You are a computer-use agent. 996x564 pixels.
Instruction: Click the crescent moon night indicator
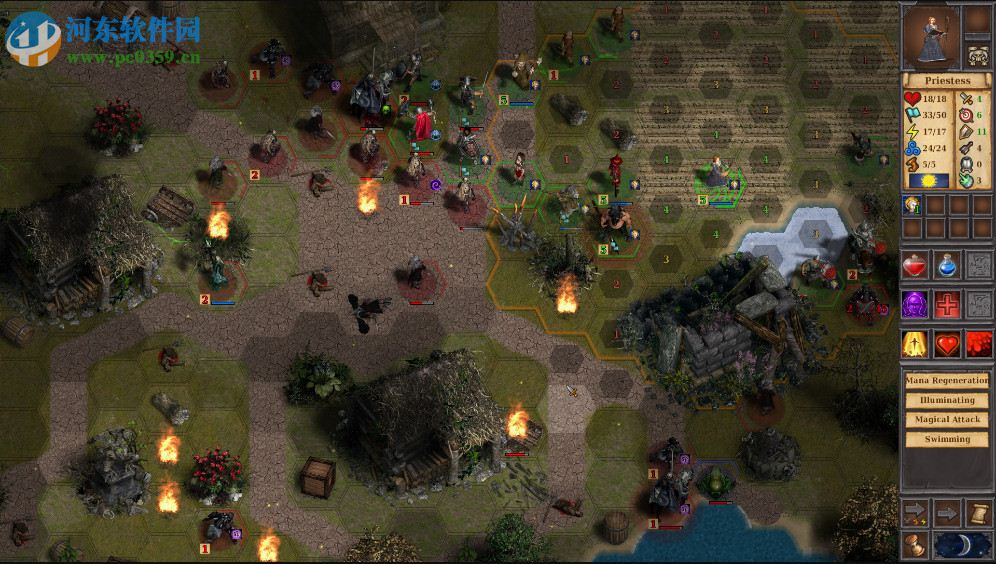pyautogui.click(x=963, y=545)
